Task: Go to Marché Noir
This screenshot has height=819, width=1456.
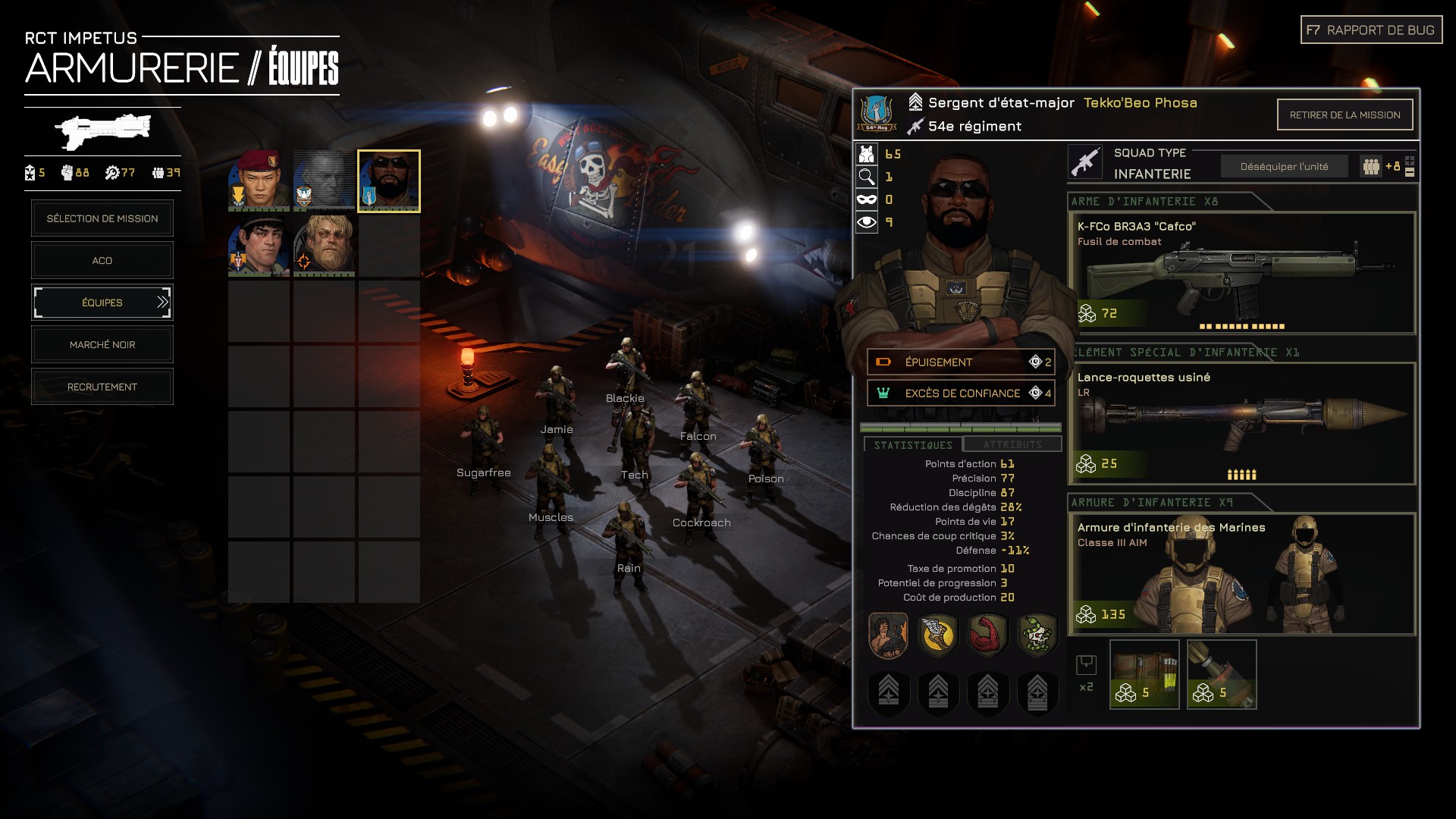Action: point(102,345)
